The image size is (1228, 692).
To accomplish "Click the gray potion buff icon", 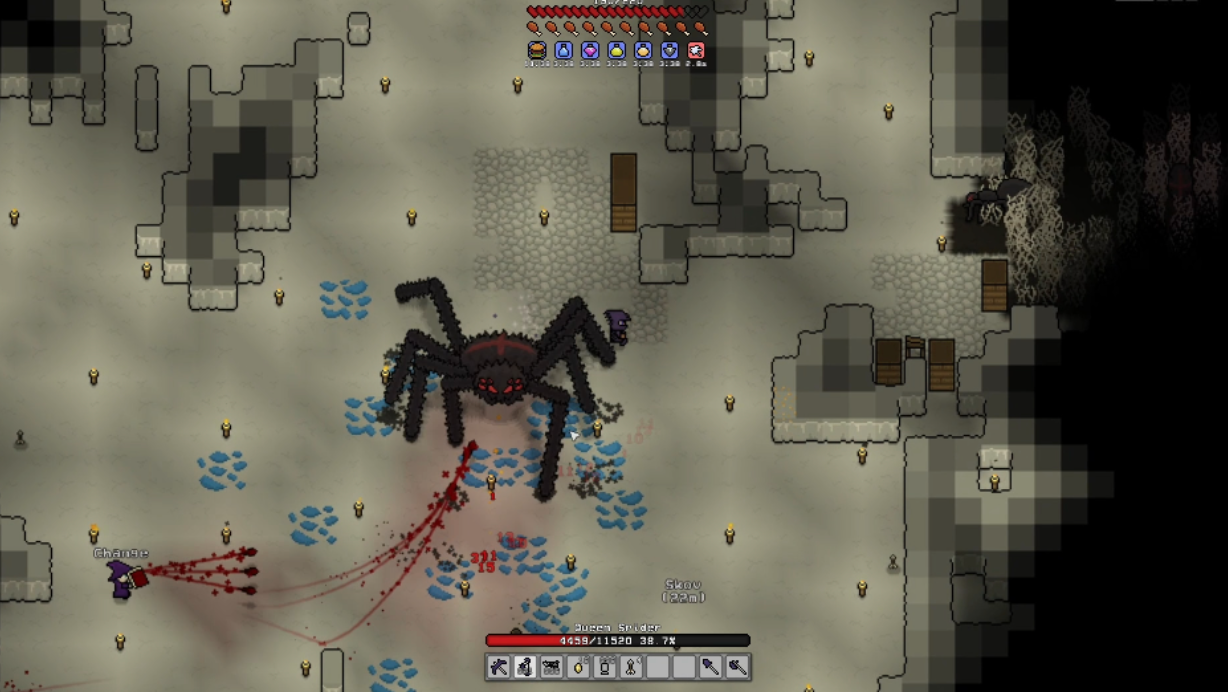I will coord(670,50).
